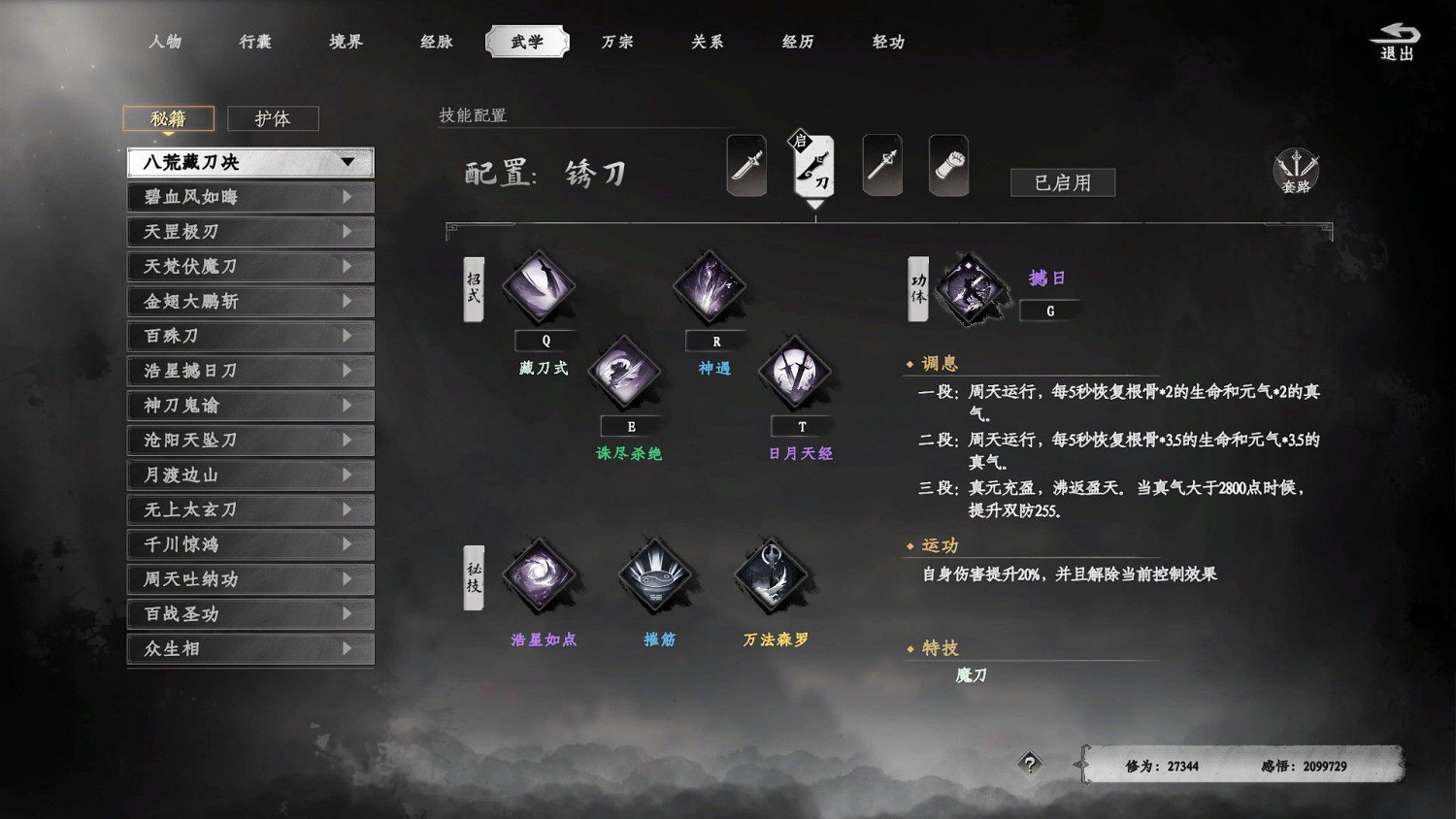Open the 经脉 menu item
This screenshot has height=819, width=1456.
point(434,42)
